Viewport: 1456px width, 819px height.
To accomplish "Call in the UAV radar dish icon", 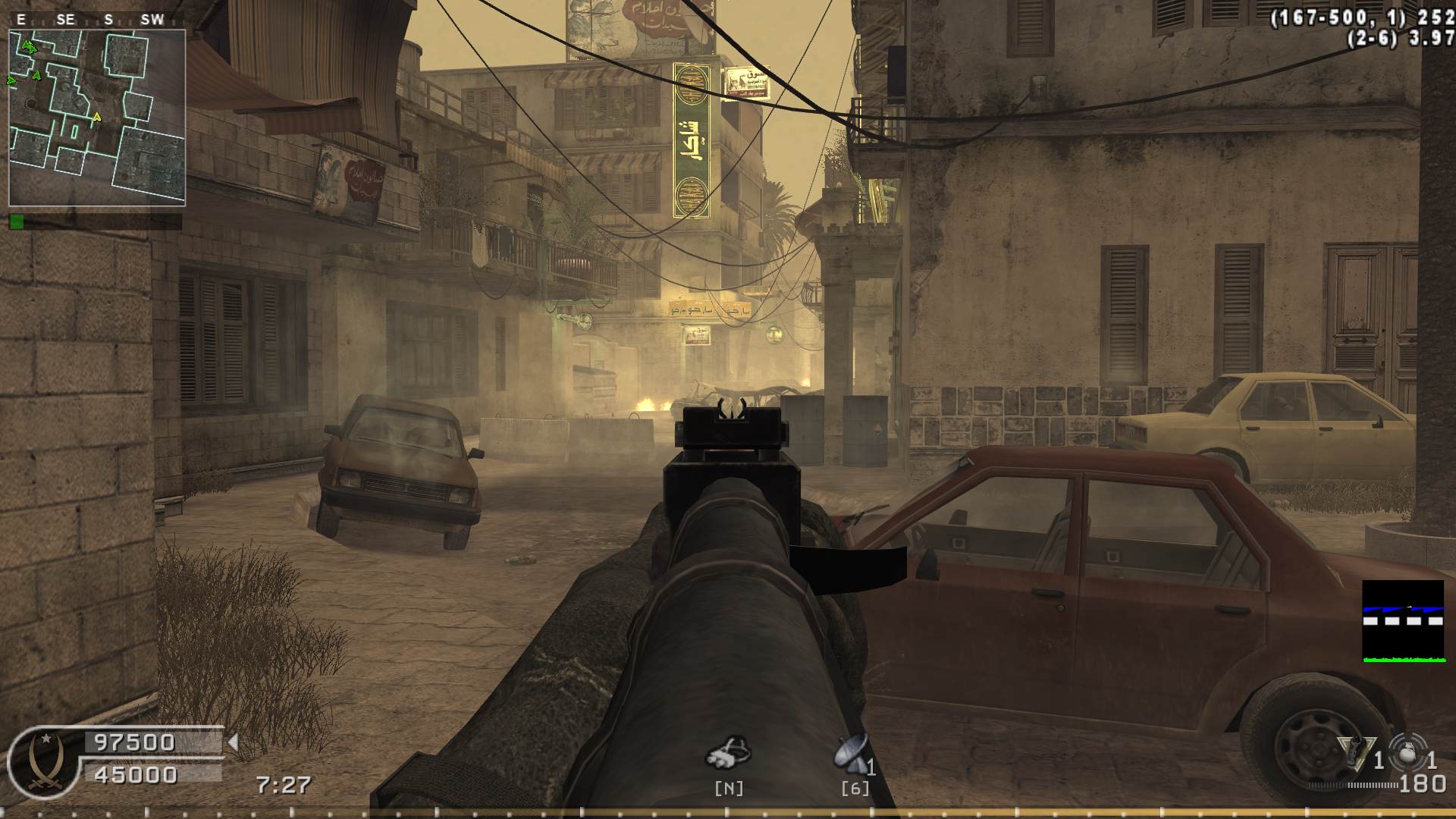I will click(x=852, y=752).
